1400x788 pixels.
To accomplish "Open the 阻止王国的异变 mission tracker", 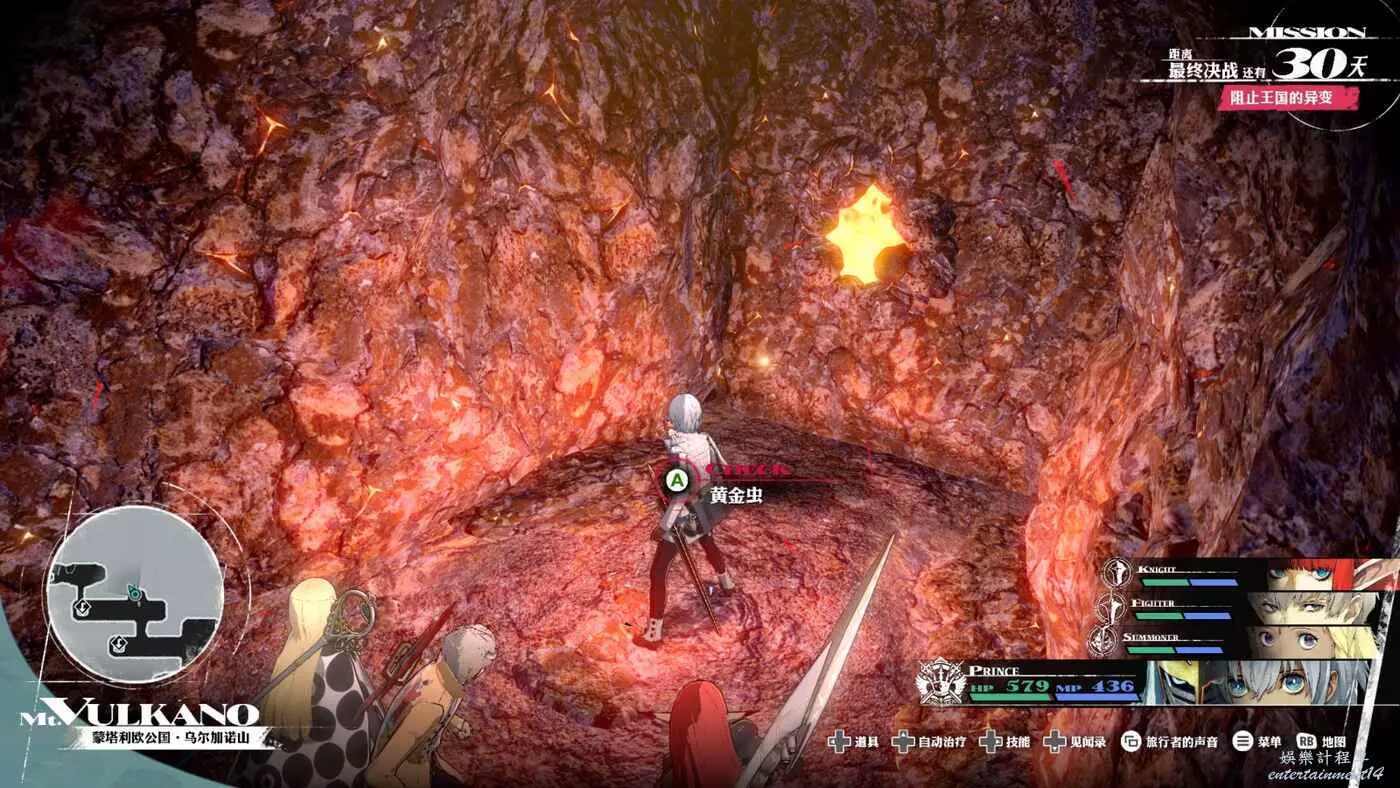I will (x=1288, y=98).
